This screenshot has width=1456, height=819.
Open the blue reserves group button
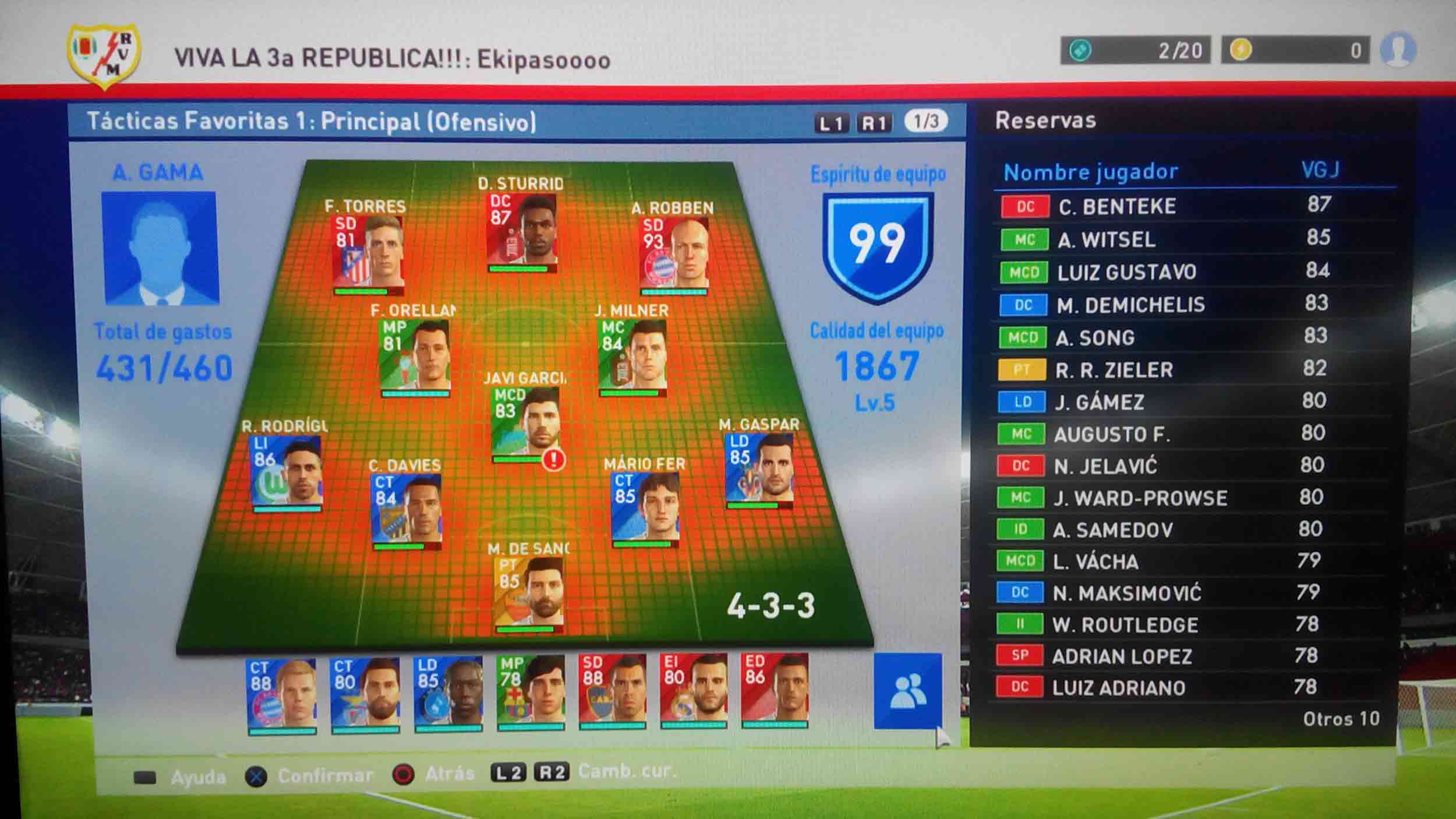click(x=907, y=691)
